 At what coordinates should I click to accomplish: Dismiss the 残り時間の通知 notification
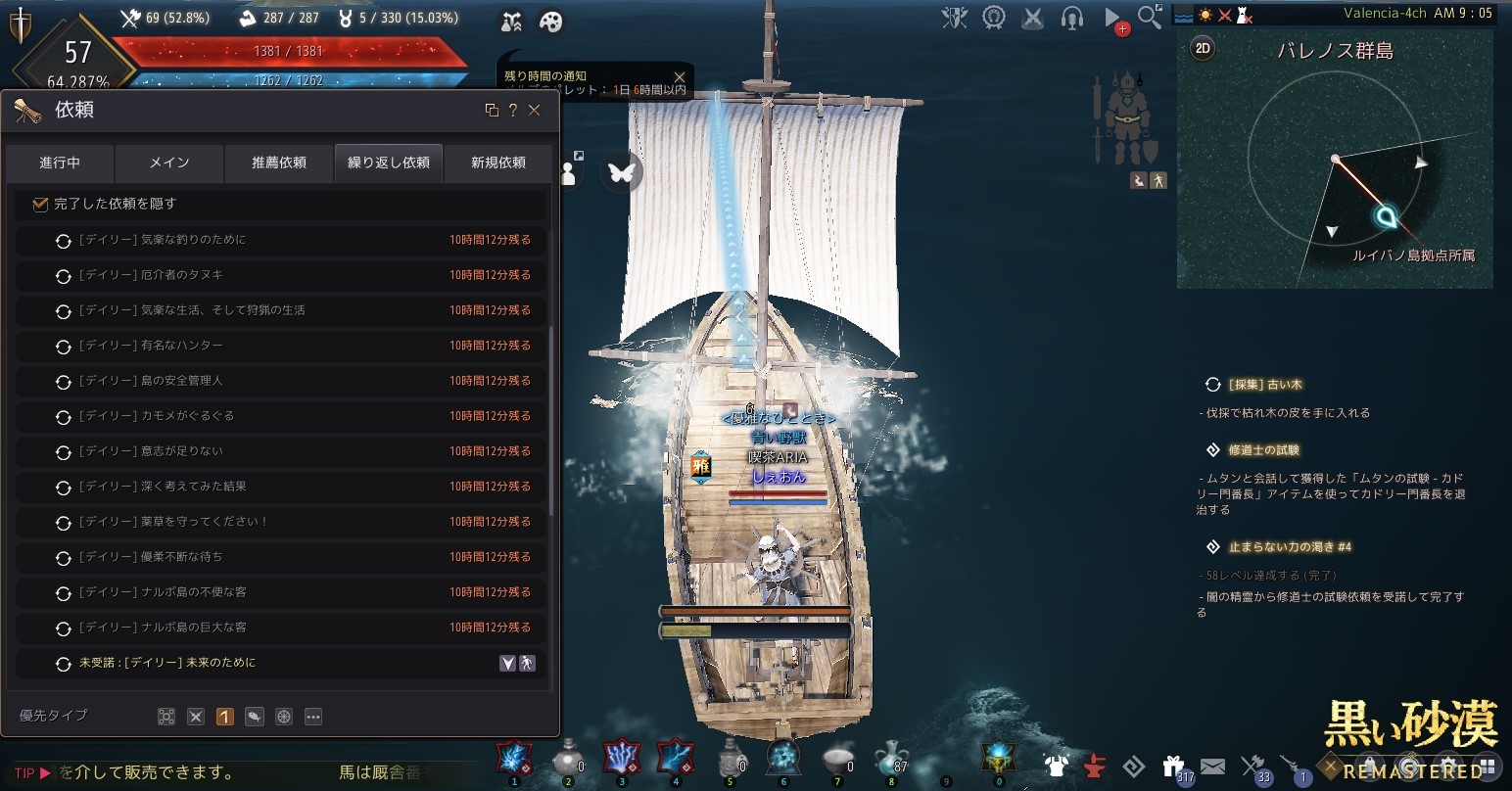pos(680,76)
